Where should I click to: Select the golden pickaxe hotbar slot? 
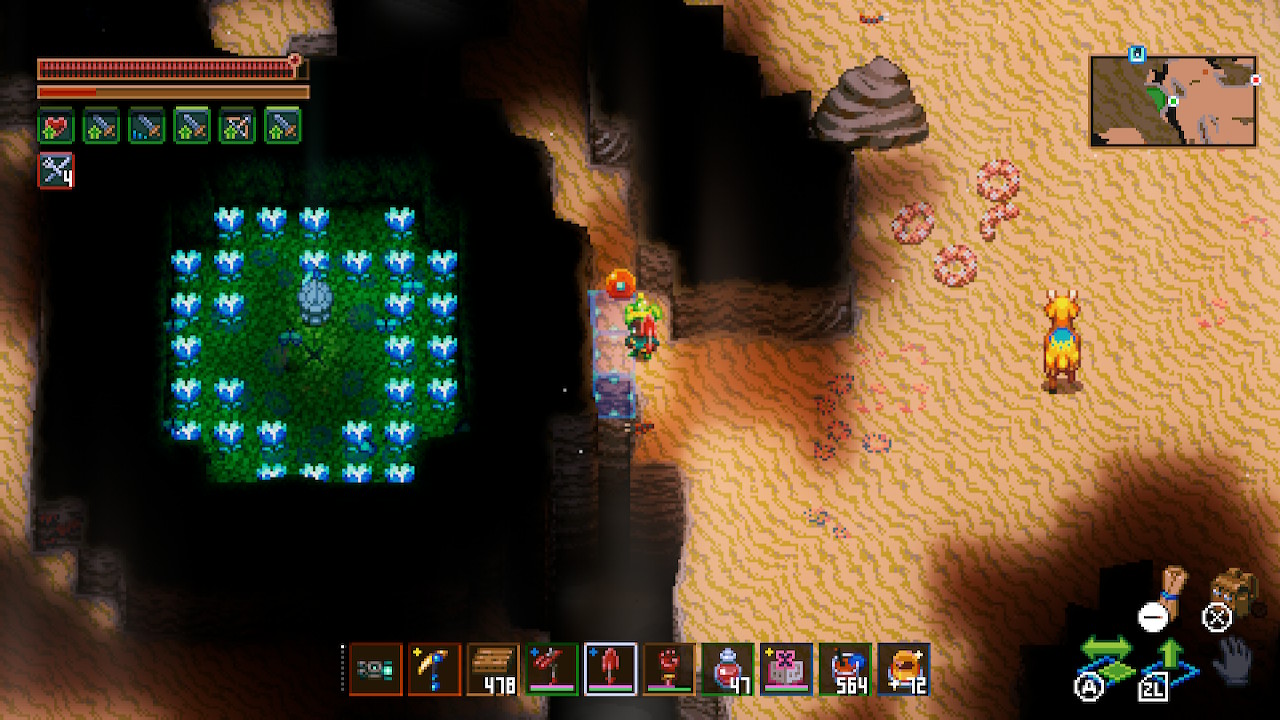point(434,669)
